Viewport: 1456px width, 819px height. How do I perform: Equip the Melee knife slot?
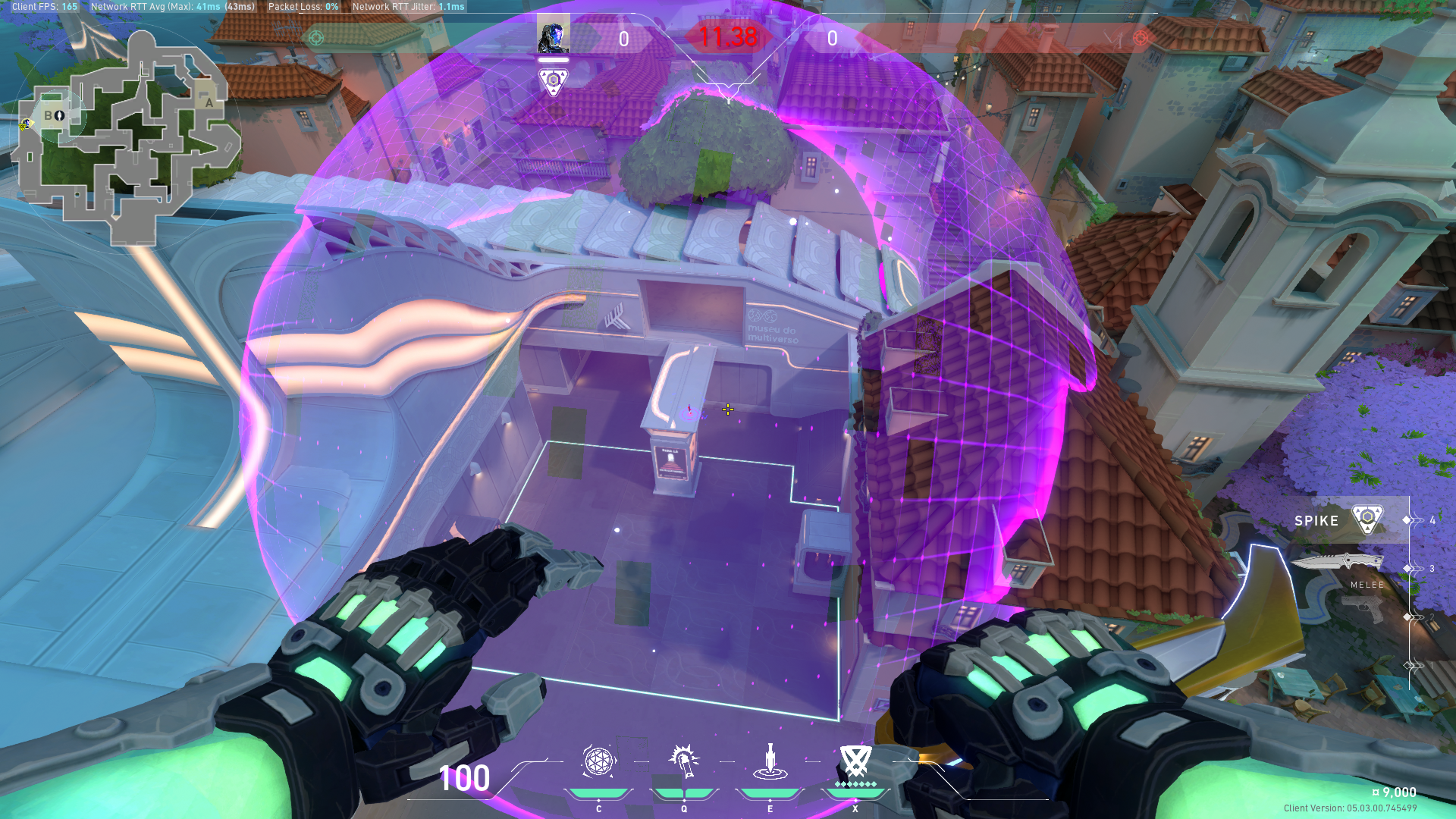click(1338, 563)
